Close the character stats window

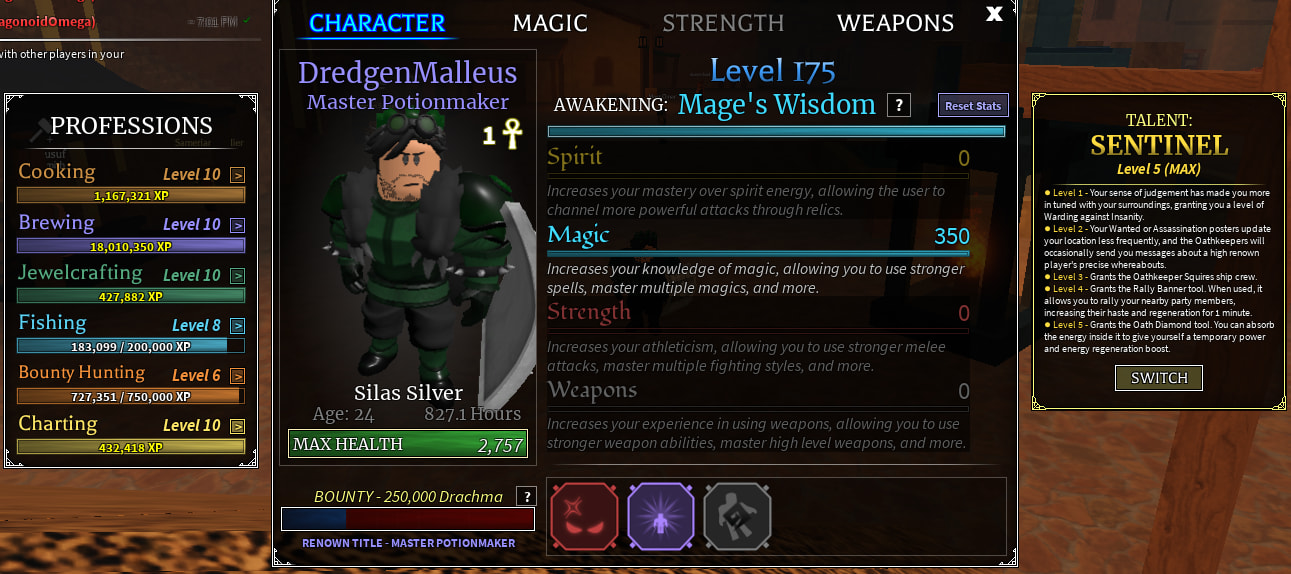[994, 13]
